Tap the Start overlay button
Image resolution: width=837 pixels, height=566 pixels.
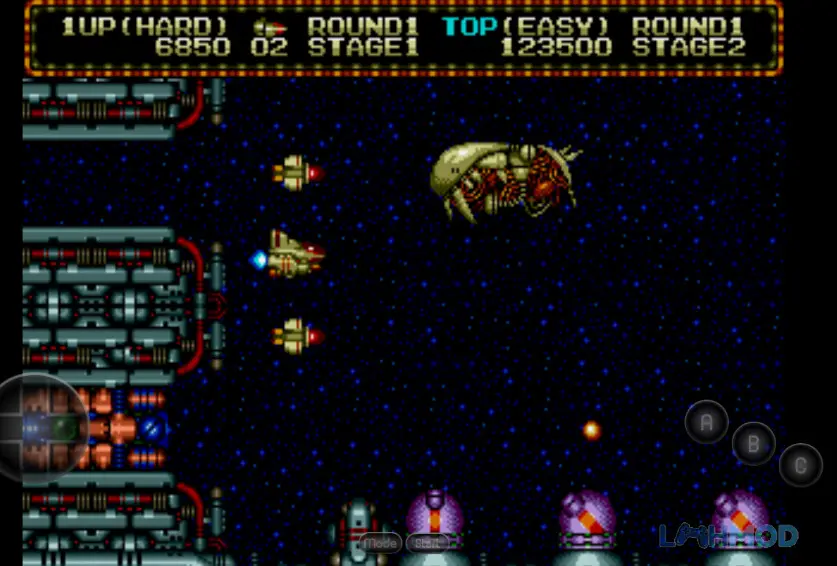click(429, 543)
